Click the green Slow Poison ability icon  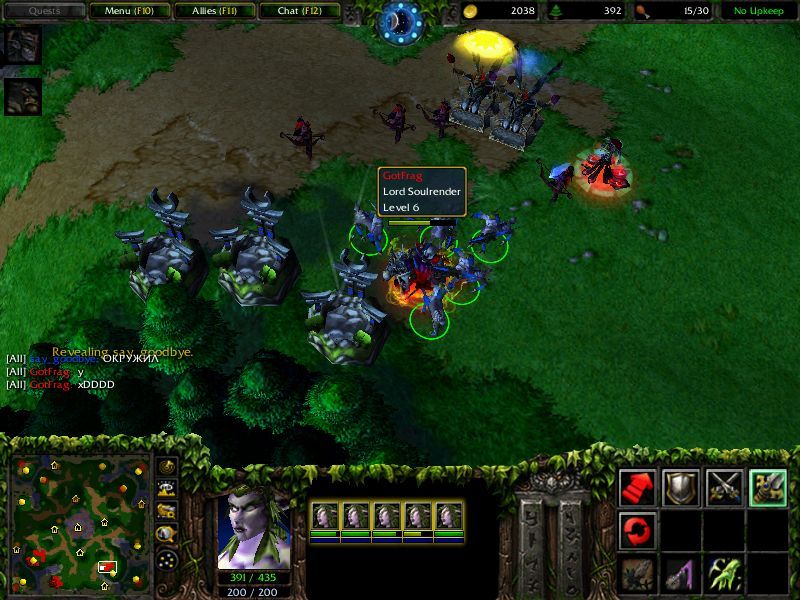pyautogui.click(x=725, y=573)
